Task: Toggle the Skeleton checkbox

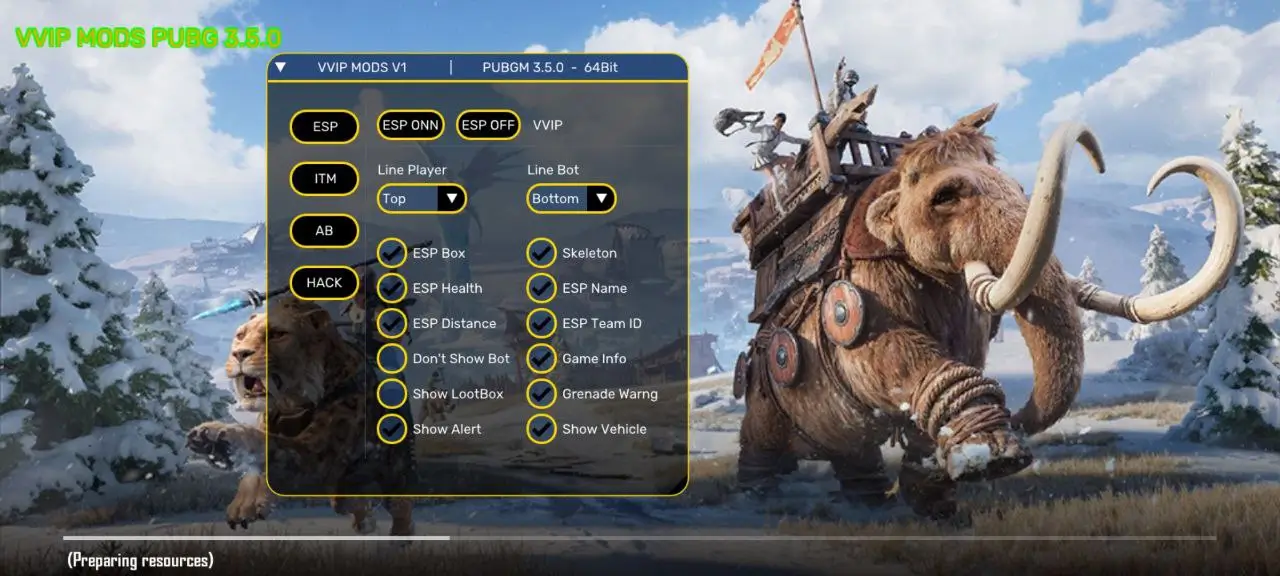Action: click(x=542, y=253)
